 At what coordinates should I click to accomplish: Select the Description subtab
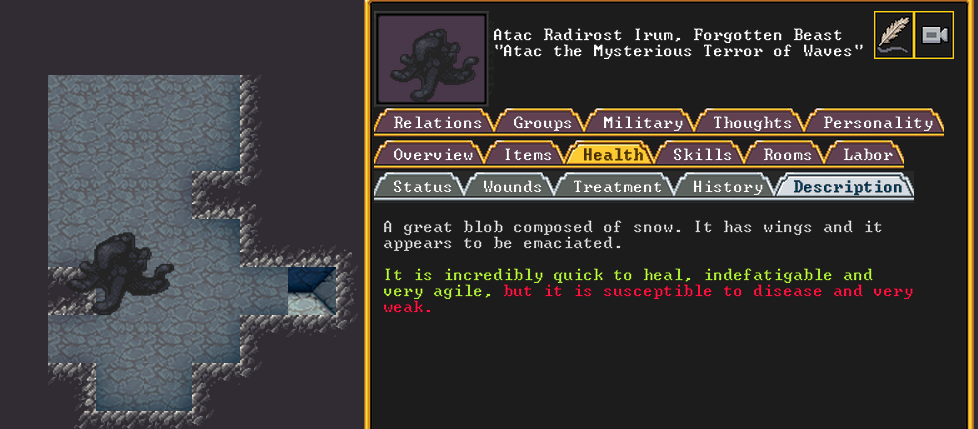(x=847, y=187)
